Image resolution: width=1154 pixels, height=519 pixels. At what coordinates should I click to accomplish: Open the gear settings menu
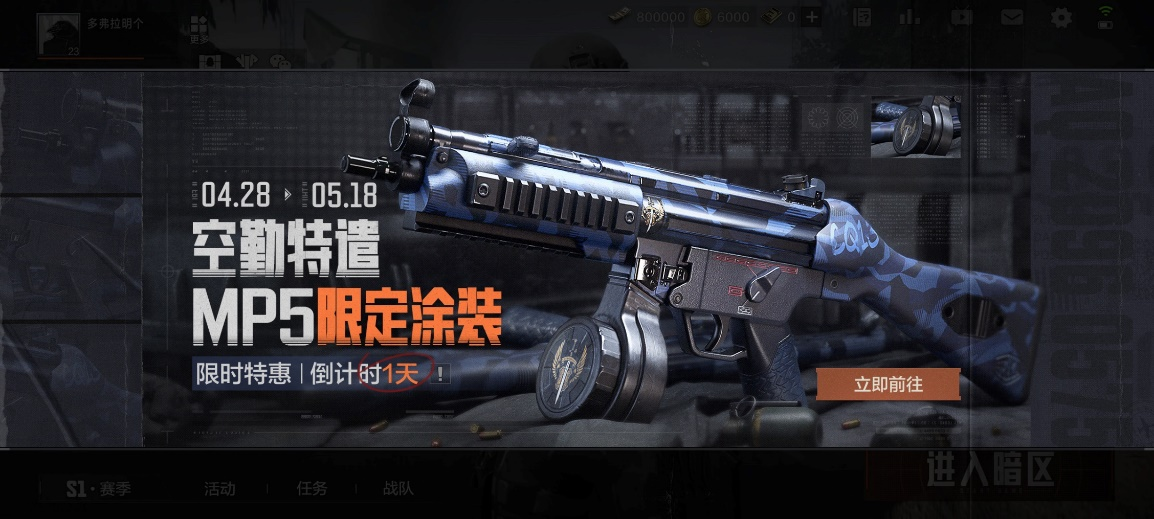point(1061,17)
